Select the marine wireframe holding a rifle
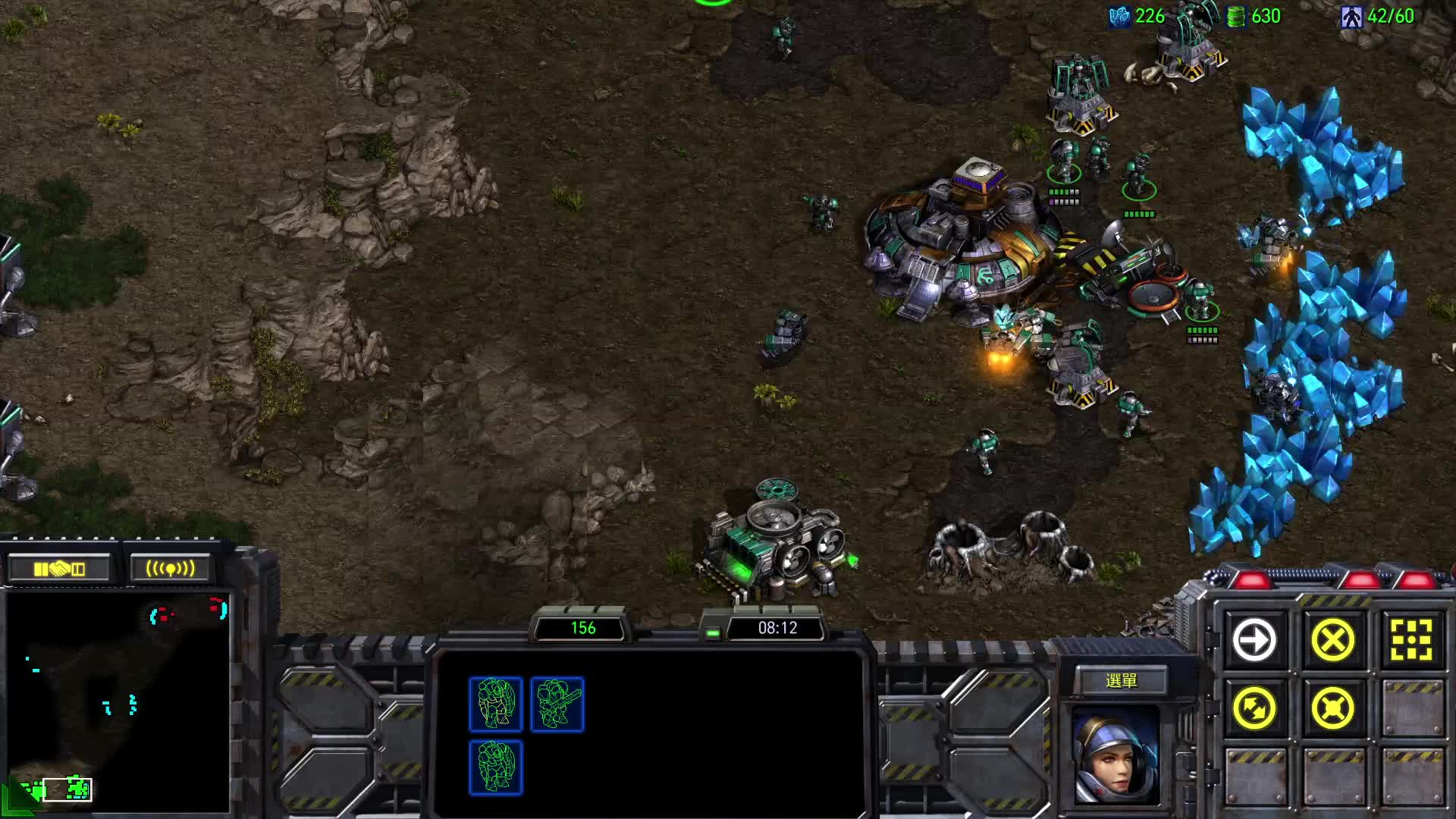 click(x=557, y=704)
